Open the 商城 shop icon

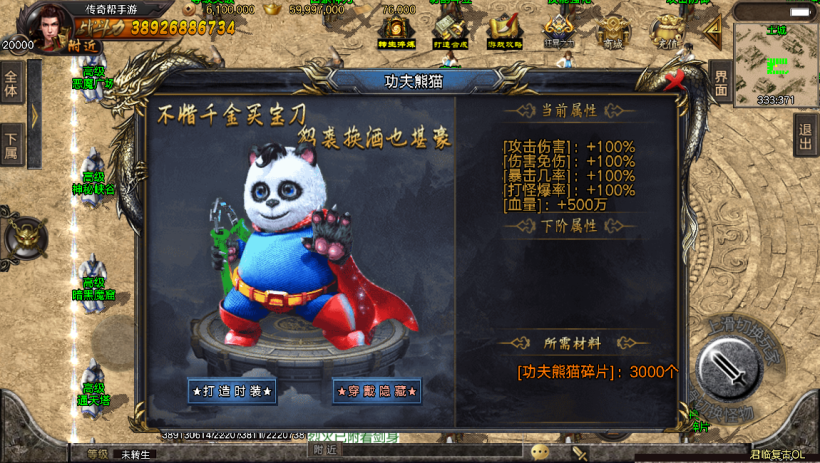pyautogui.click(x=613, y=32)
